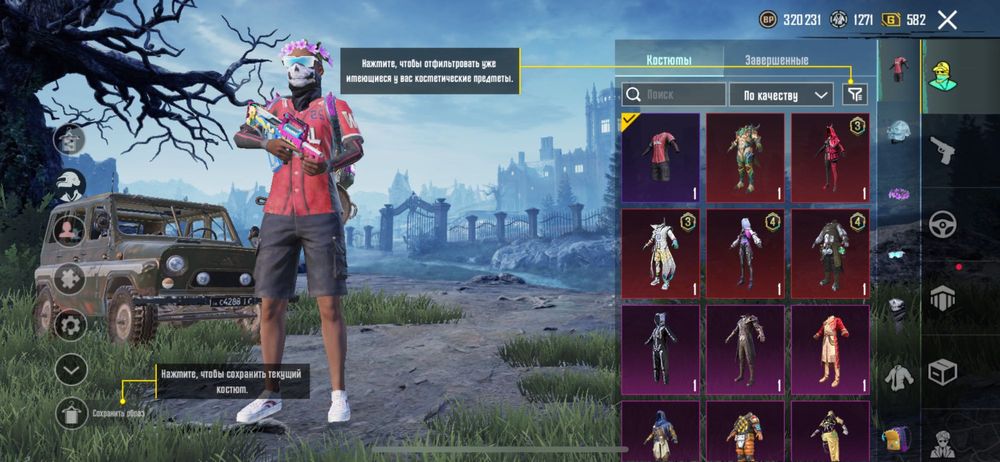1000x462 pixels.
Task: Open the pistol weapon skins category
Action: (942, 151)
